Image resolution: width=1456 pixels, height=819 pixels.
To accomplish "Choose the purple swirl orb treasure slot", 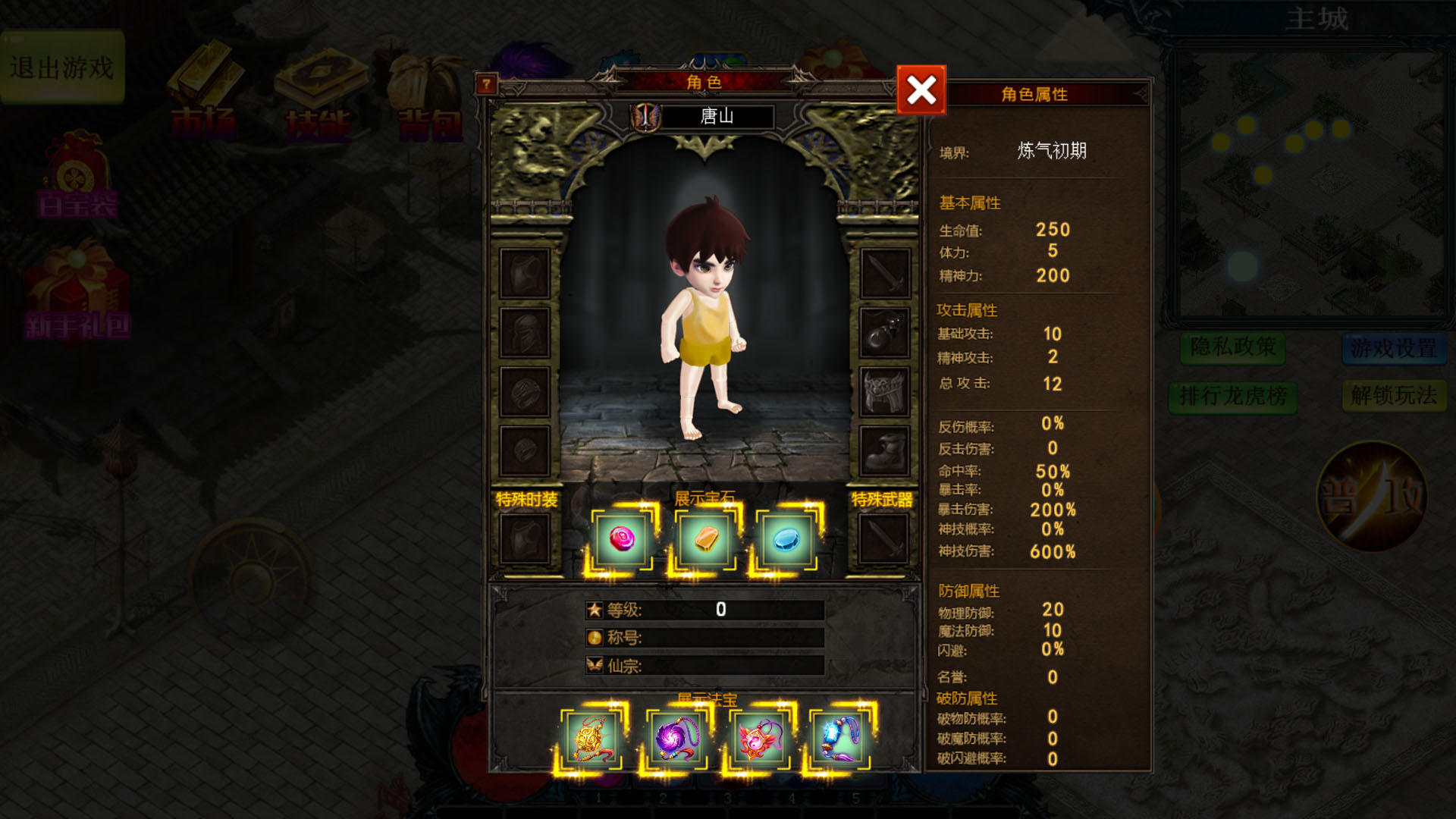I will [675, 739].
